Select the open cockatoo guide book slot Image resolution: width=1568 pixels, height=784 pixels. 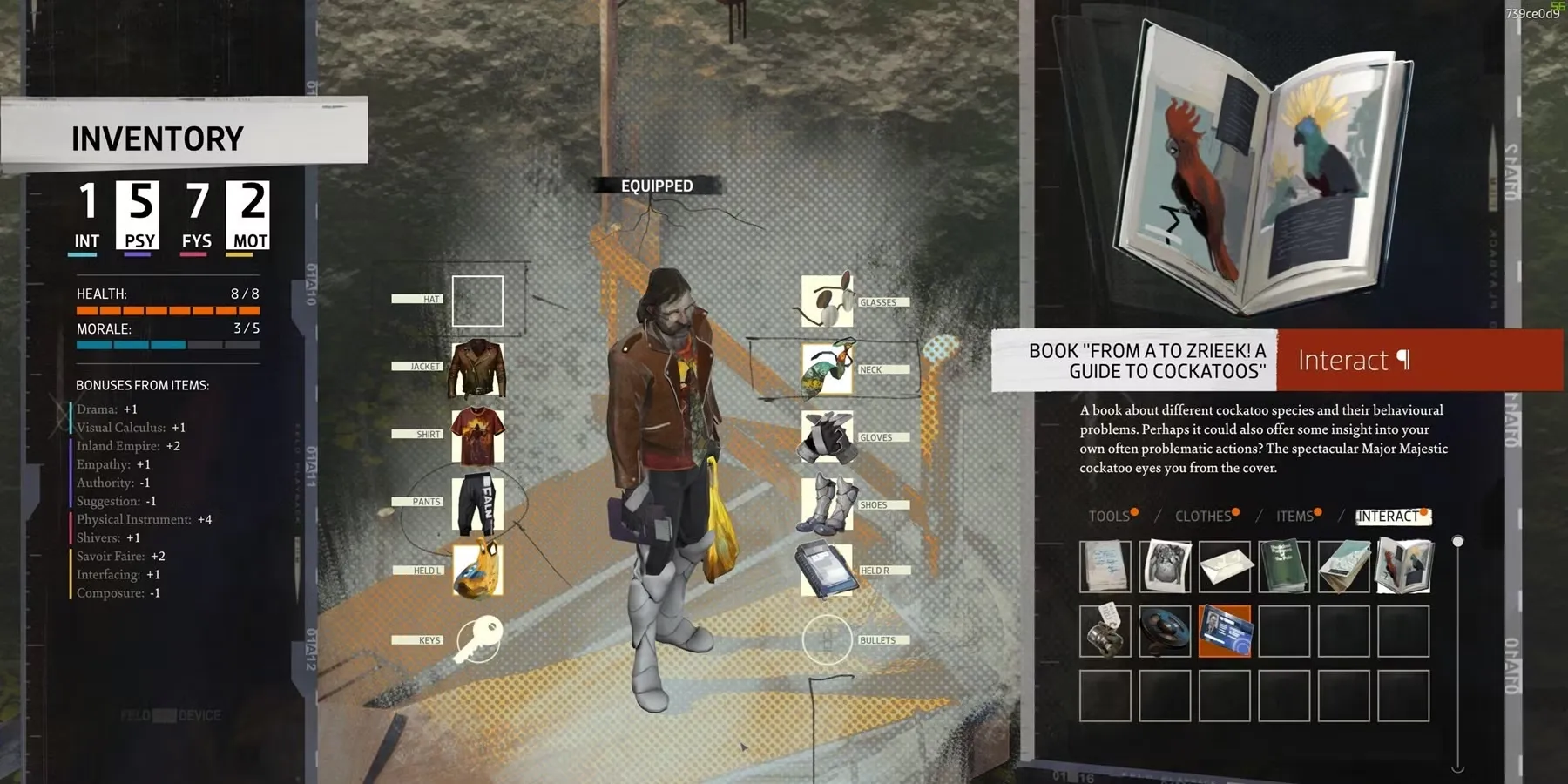(x=1403, y=566)
